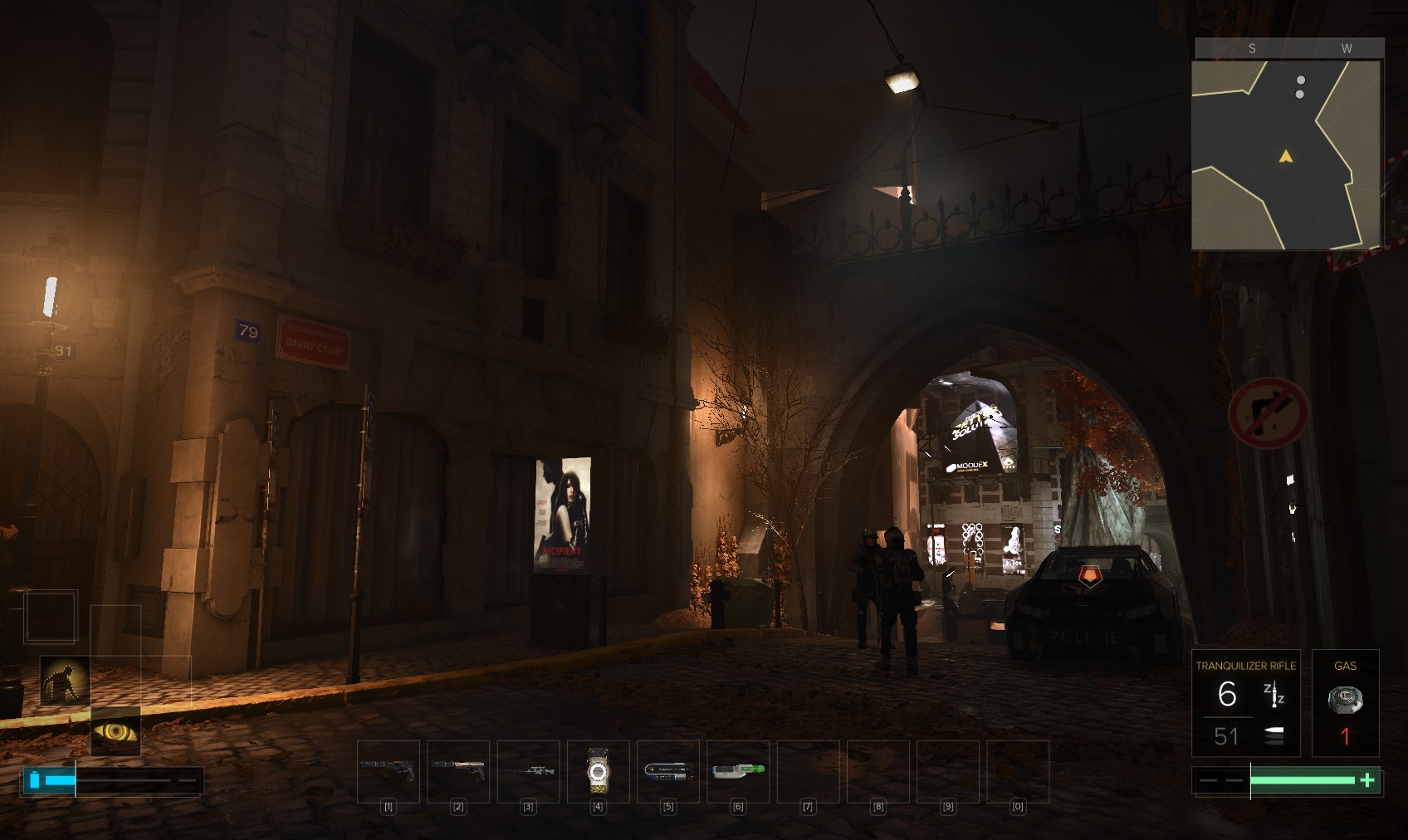Activate the glass-shield cloak augmentation icon
Screen dimensions: 1408x840
coord(65,681)
